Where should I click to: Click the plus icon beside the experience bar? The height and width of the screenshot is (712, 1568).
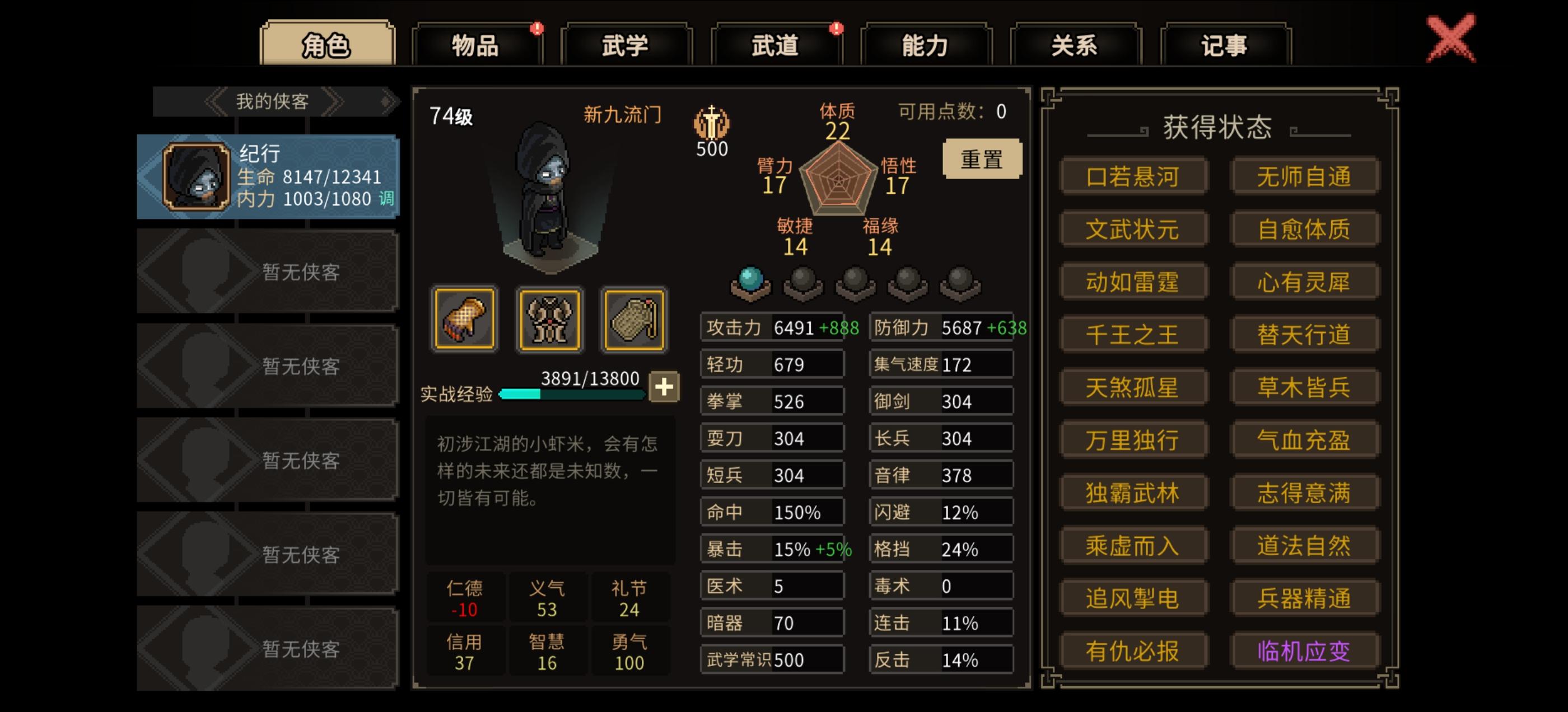(665, 386)
